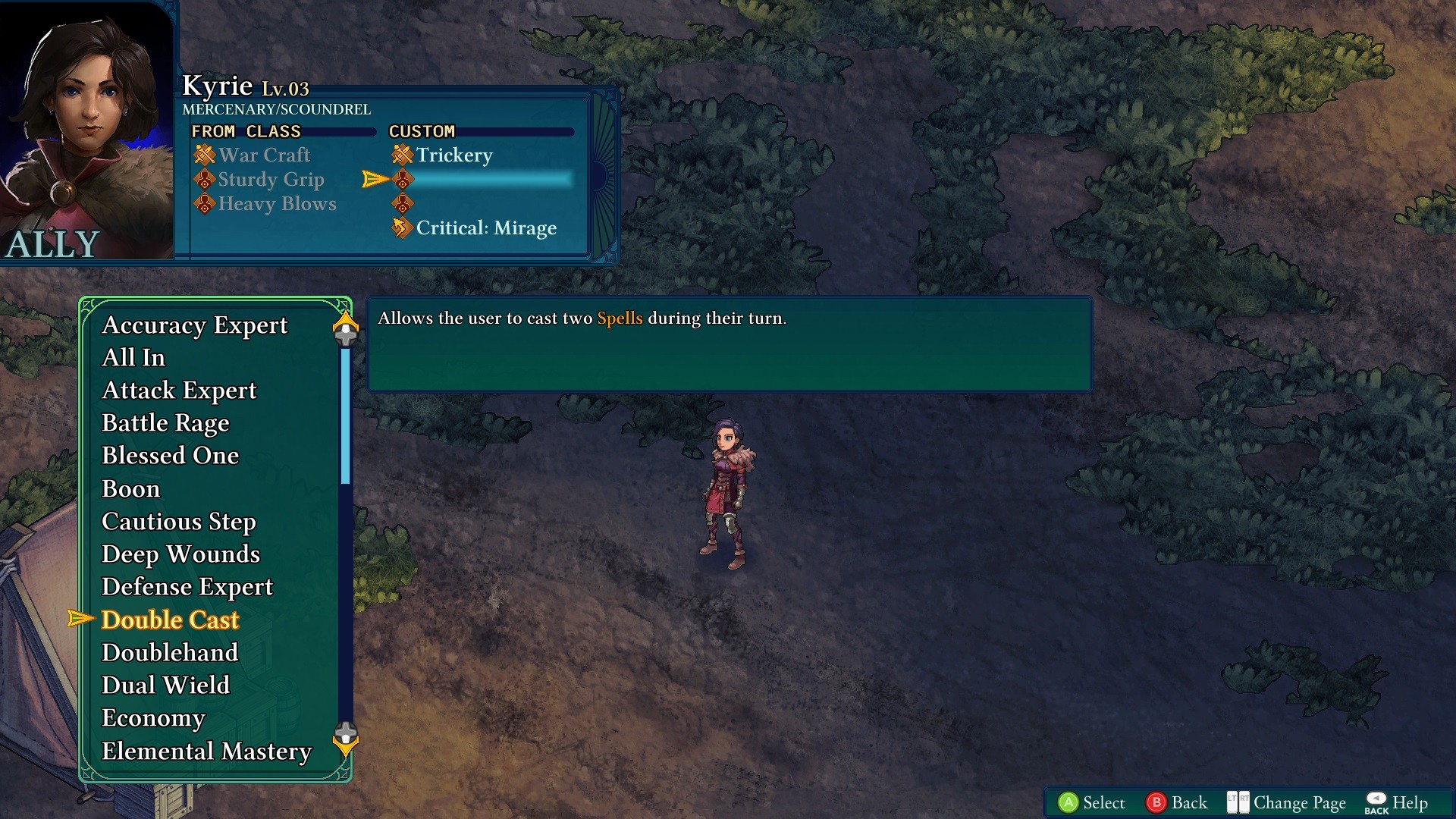Click the list's scroll-down arrow
1456x819 pixels.
[x=346, y=740]
